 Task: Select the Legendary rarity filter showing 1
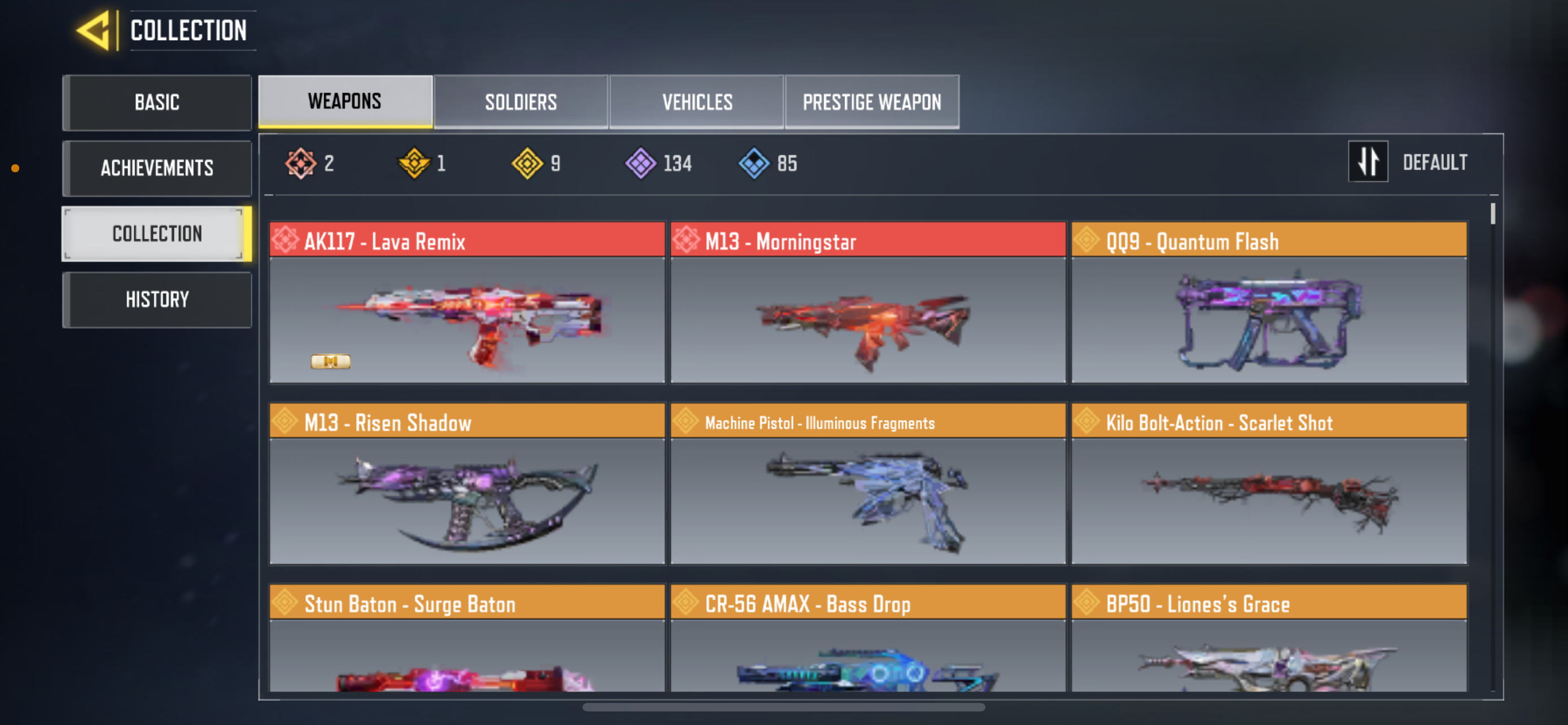click(413, 163)
